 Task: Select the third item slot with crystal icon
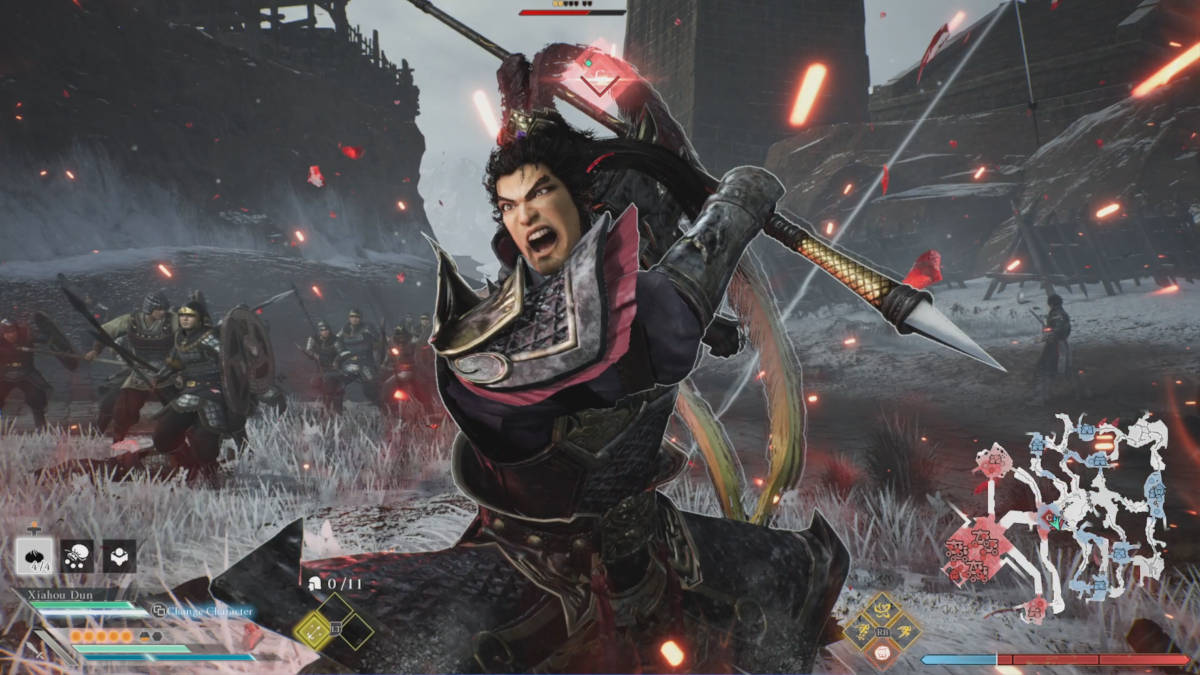click(120, 556)
